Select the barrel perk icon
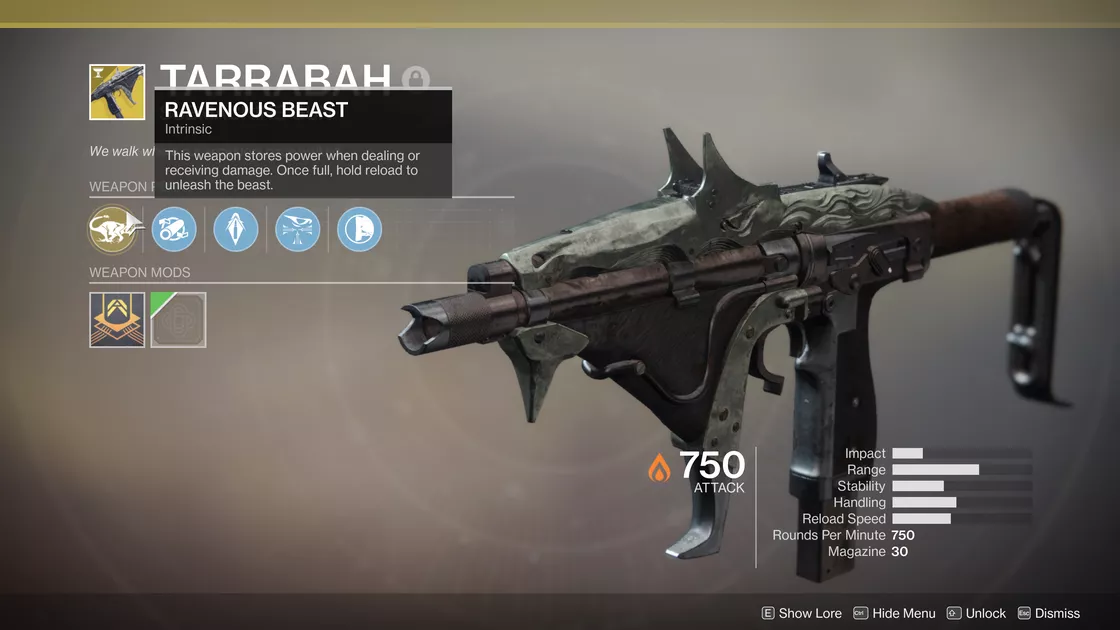This screenshot has height=630, width=1120. [174, 230]
